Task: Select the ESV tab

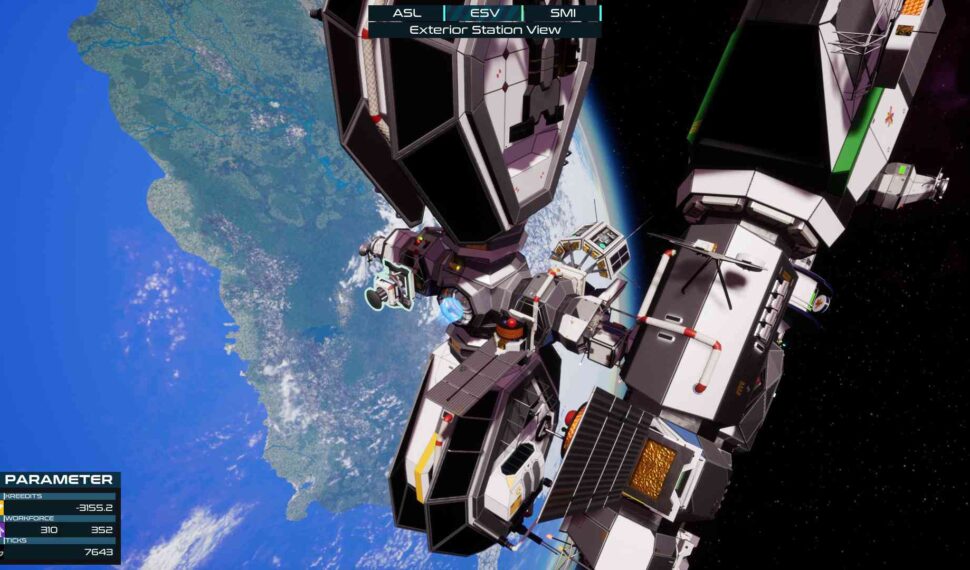Action: click(x=484, y=13)
